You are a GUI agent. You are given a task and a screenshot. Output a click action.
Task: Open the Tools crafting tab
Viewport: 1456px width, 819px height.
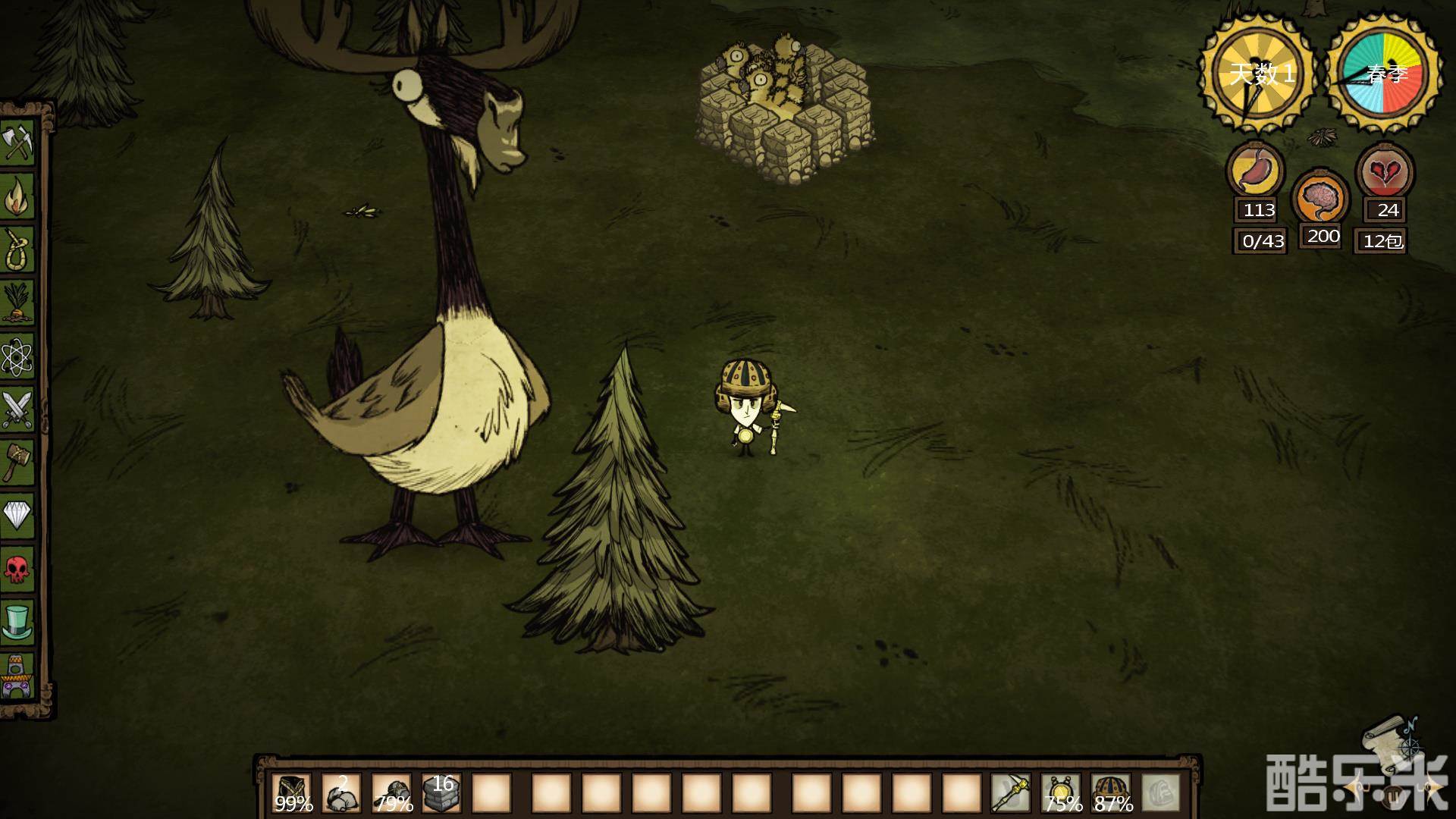click(x=17, y=142)
